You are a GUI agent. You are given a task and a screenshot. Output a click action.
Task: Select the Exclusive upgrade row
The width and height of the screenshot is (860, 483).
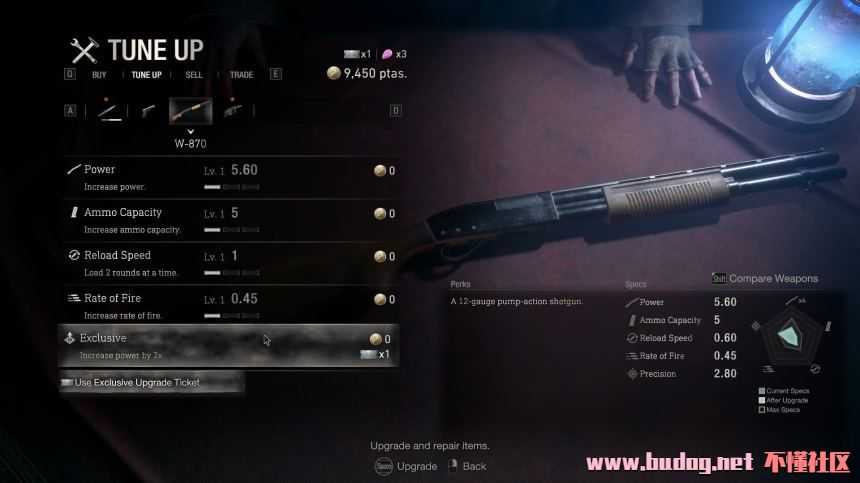tap(230, 345)
